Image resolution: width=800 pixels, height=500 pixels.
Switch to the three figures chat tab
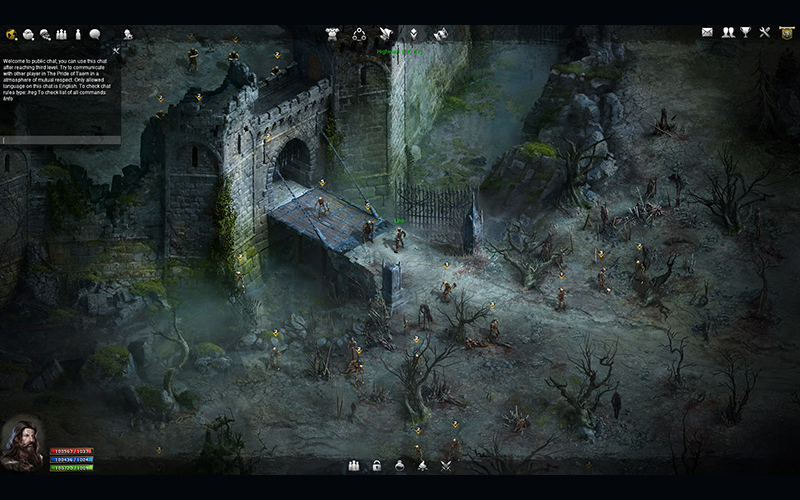pos(61,34)
